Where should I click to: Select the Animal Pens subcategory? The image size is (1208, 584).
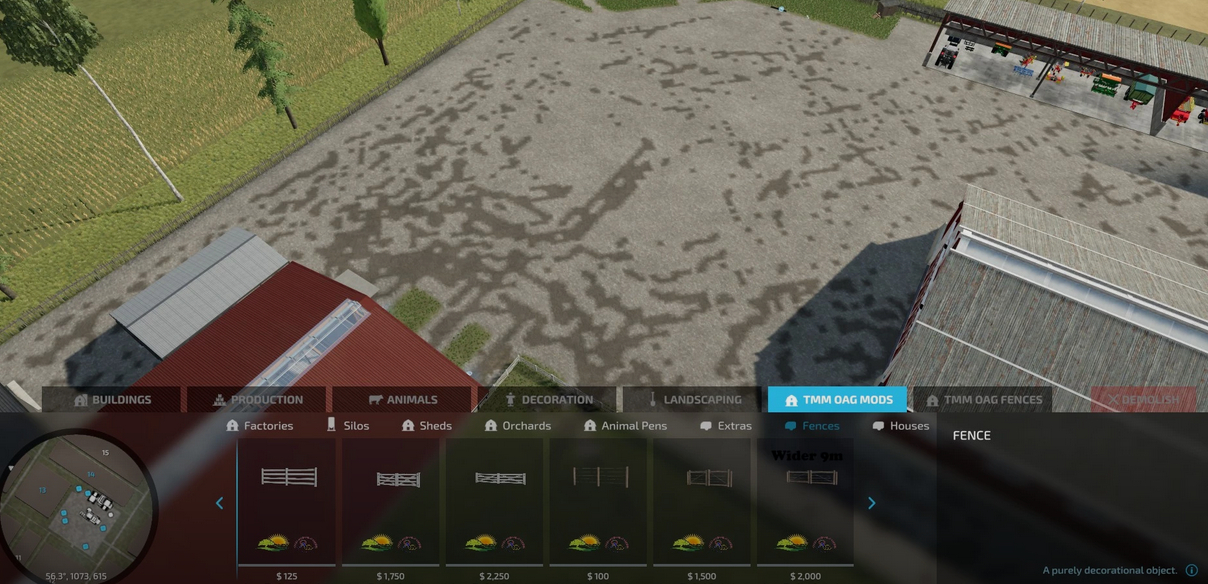pyautogui.click(x=625, y=426)
